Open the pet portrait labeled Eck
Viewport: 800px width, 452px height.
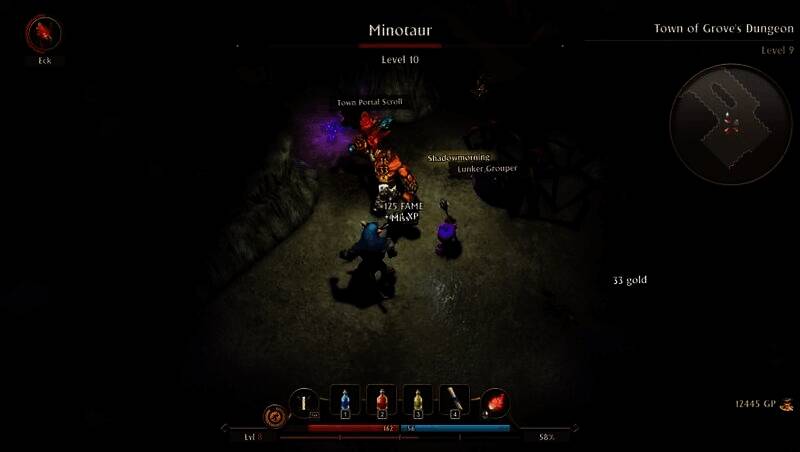click(x=44, y=35)
